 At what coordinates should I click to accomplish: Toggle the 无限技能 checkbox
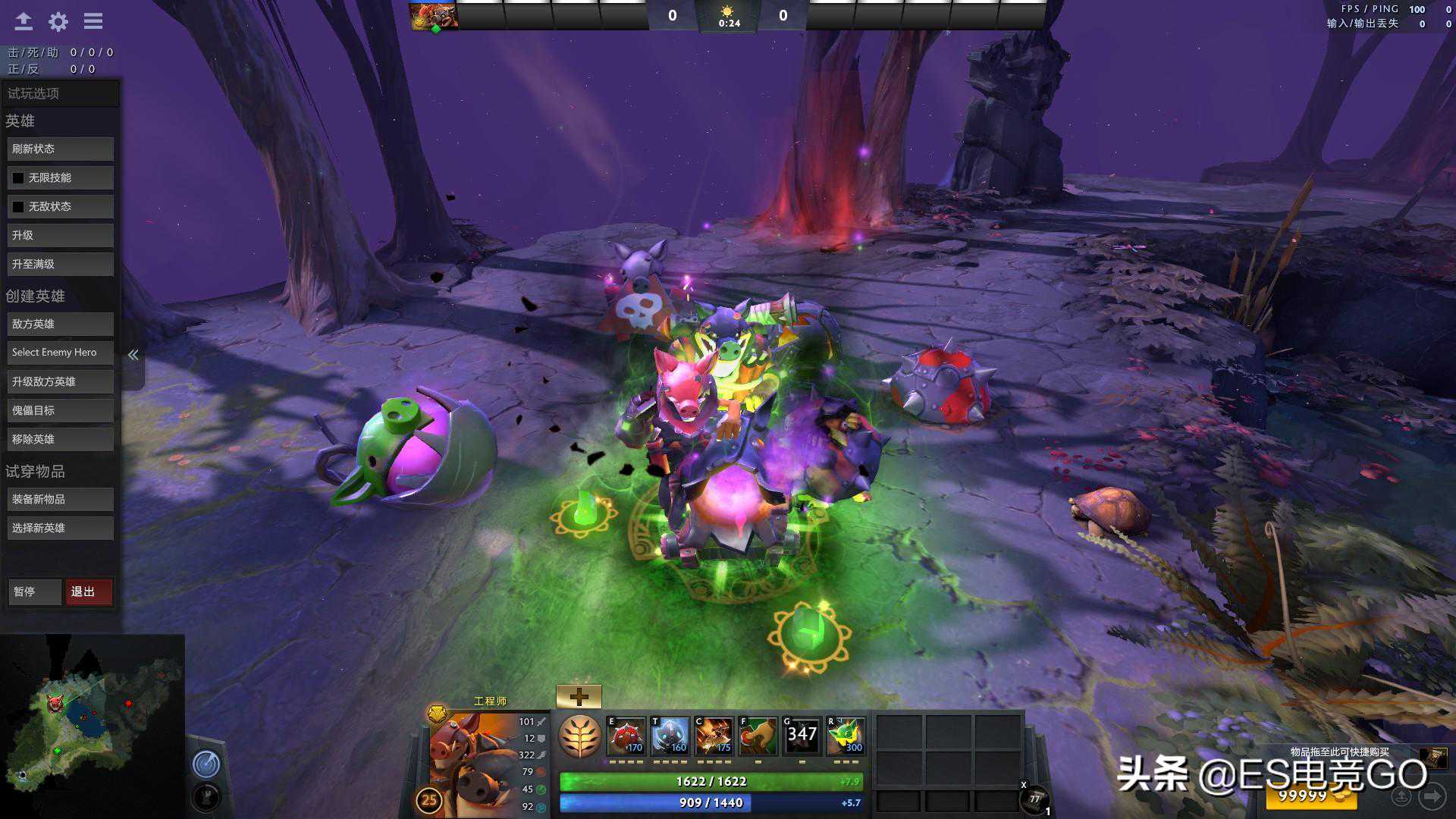[x=18, y=178]
